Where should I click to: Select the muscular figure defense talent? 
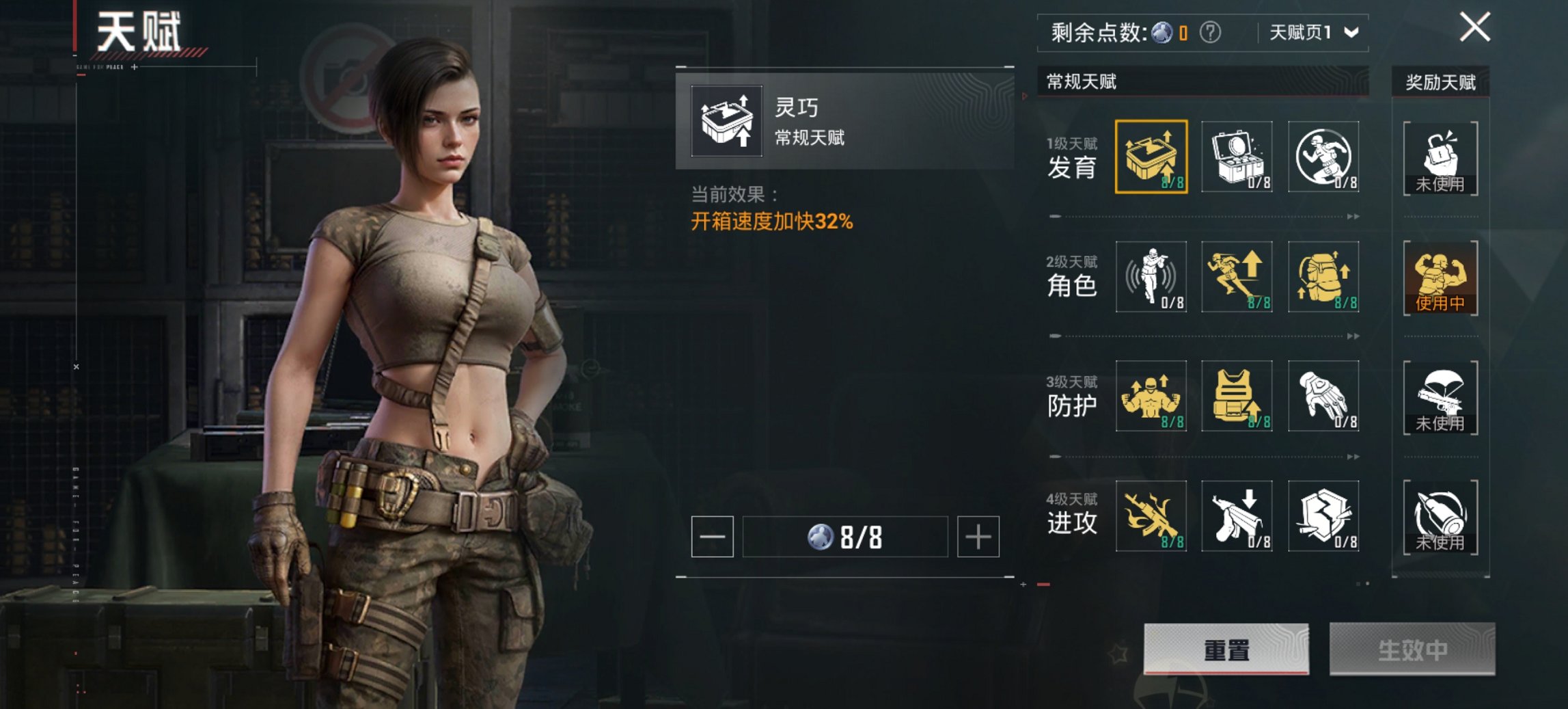[1151, 396]
